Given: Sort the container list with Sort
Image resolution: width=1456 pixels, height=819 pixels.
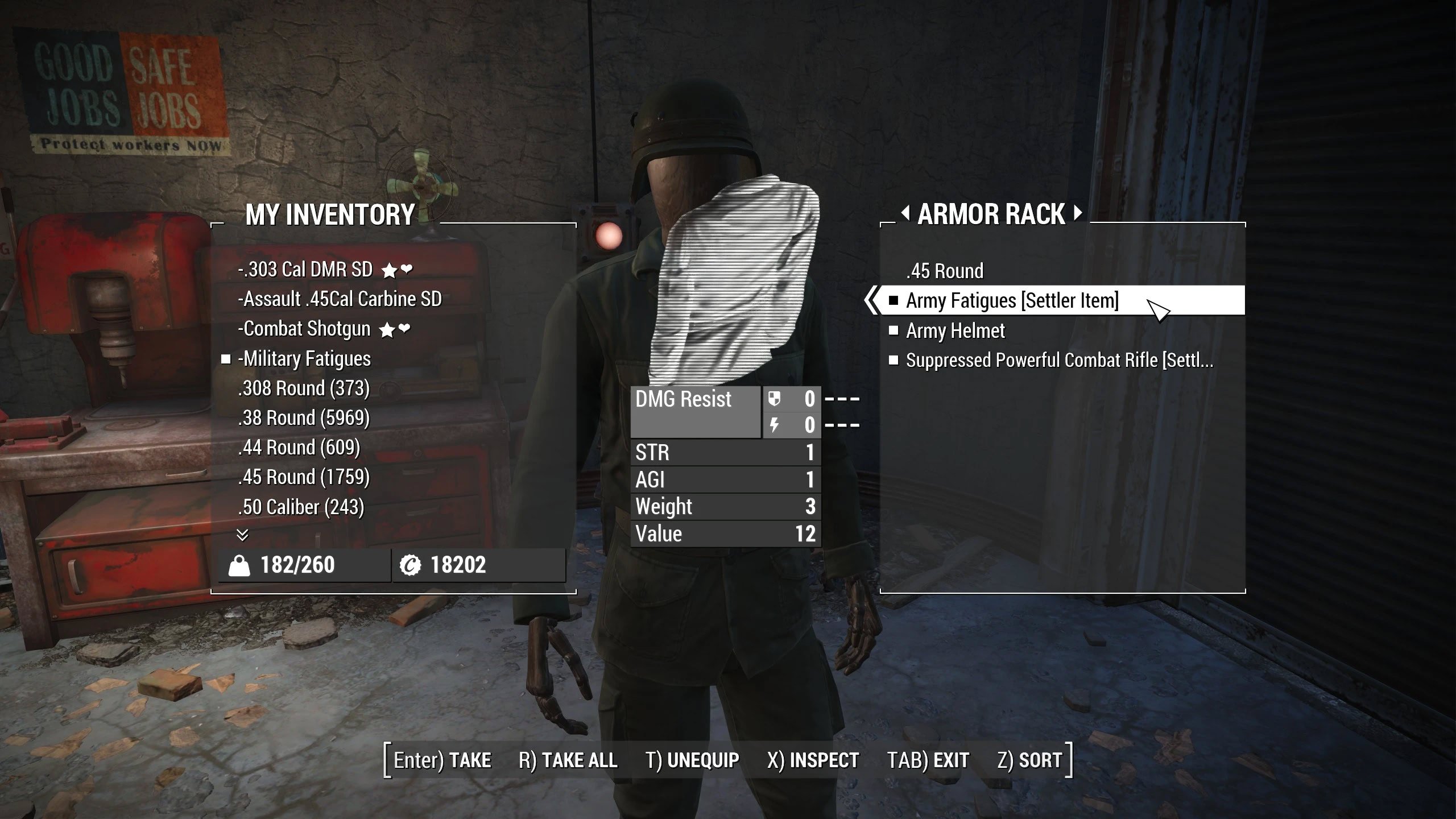Looking at the screenshot, I should tap(1029, 760).
